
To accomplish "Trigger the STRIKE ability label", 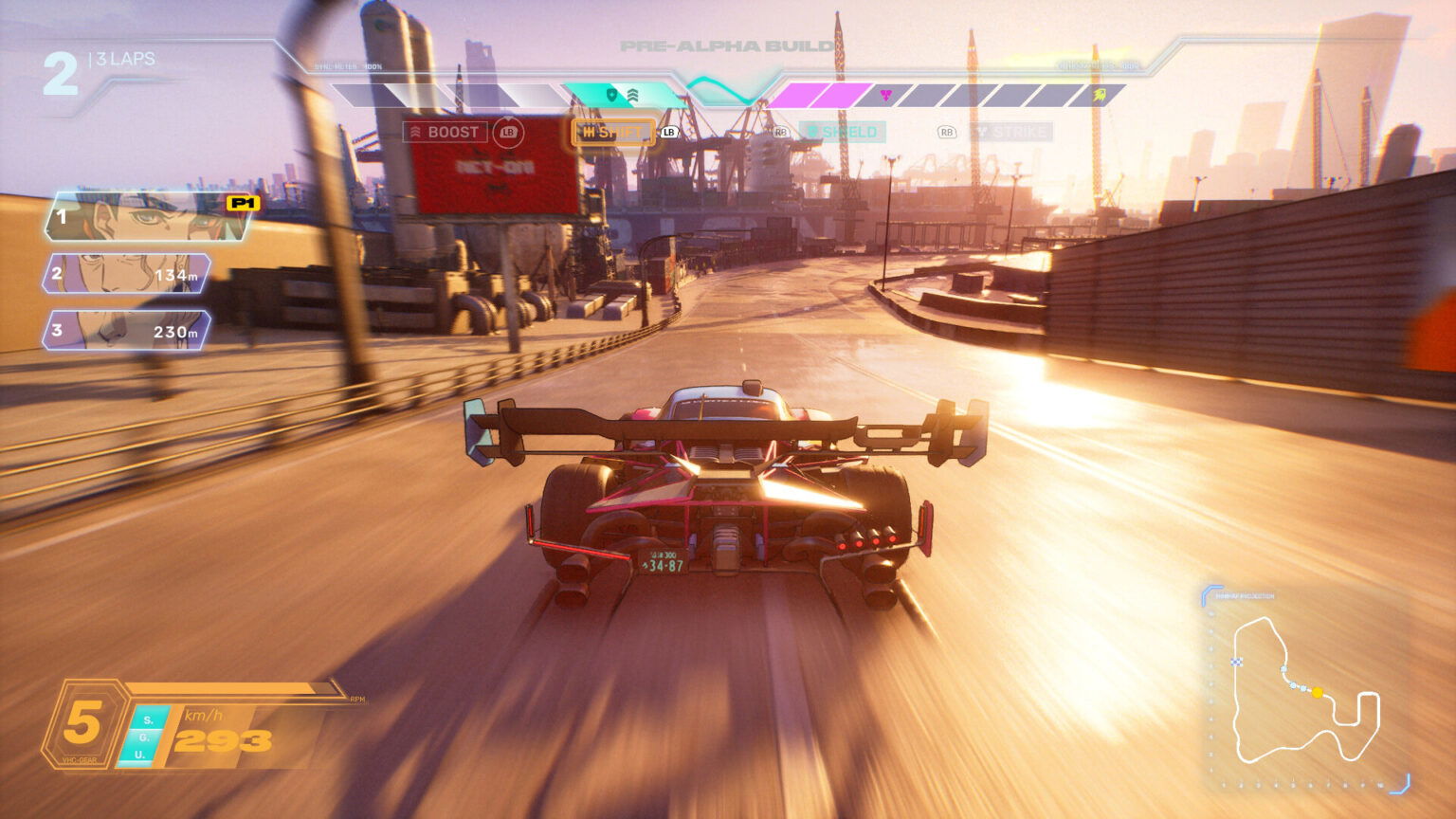I will coord(1010,132).
